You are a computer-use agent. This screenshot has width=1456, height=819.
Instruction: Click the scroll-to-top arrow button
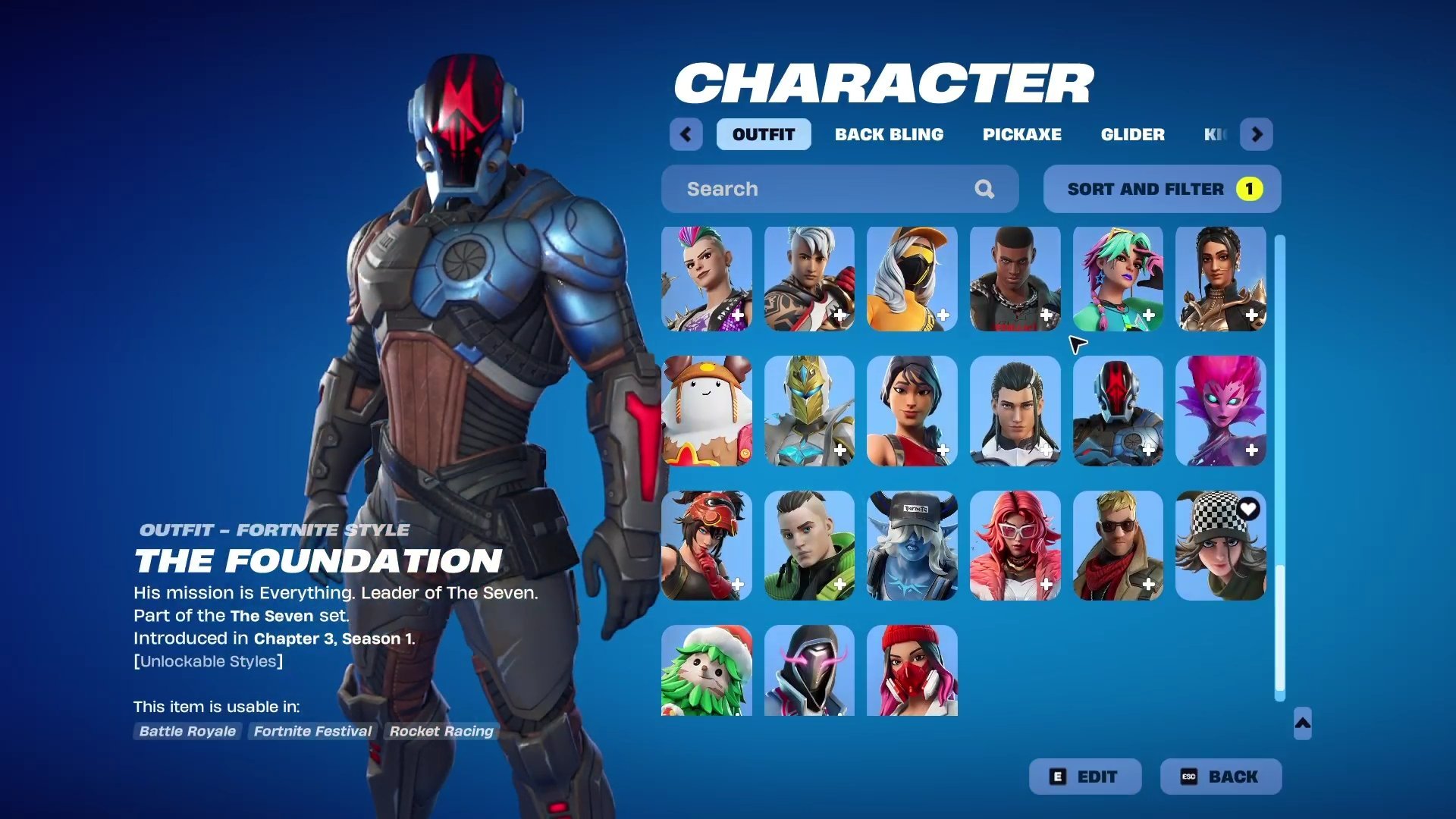[1301, 724]
